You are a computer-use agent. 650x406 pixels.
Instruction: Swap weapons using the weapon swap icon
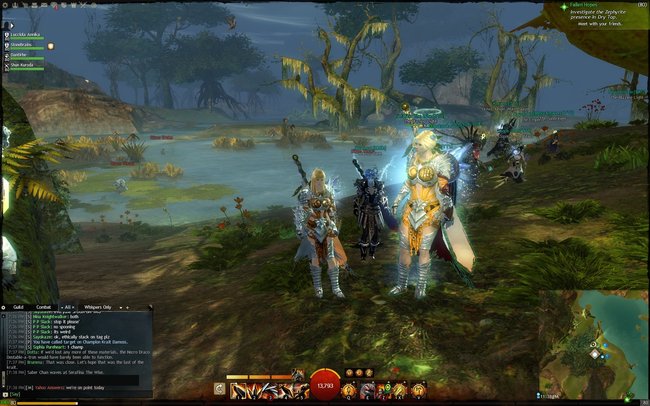pyautogui.click(x=220, y=388)
